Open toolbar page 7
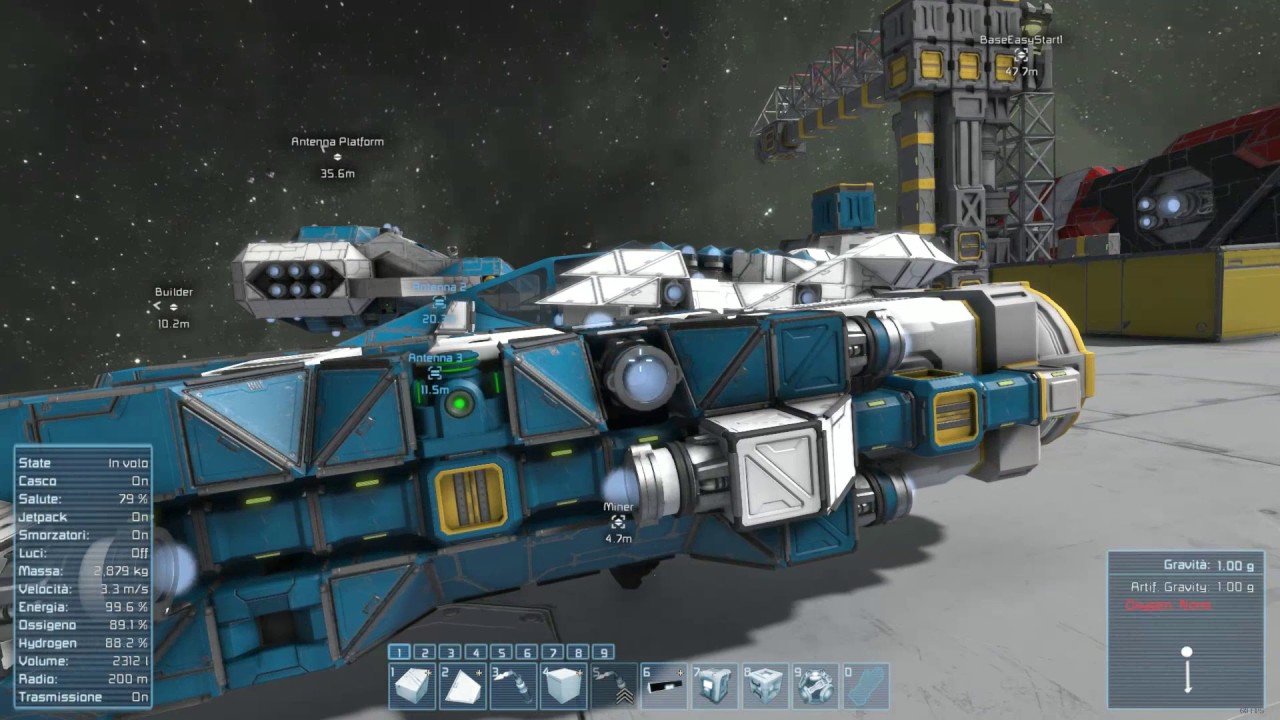 pyautogui.click(x=552, y=653)
